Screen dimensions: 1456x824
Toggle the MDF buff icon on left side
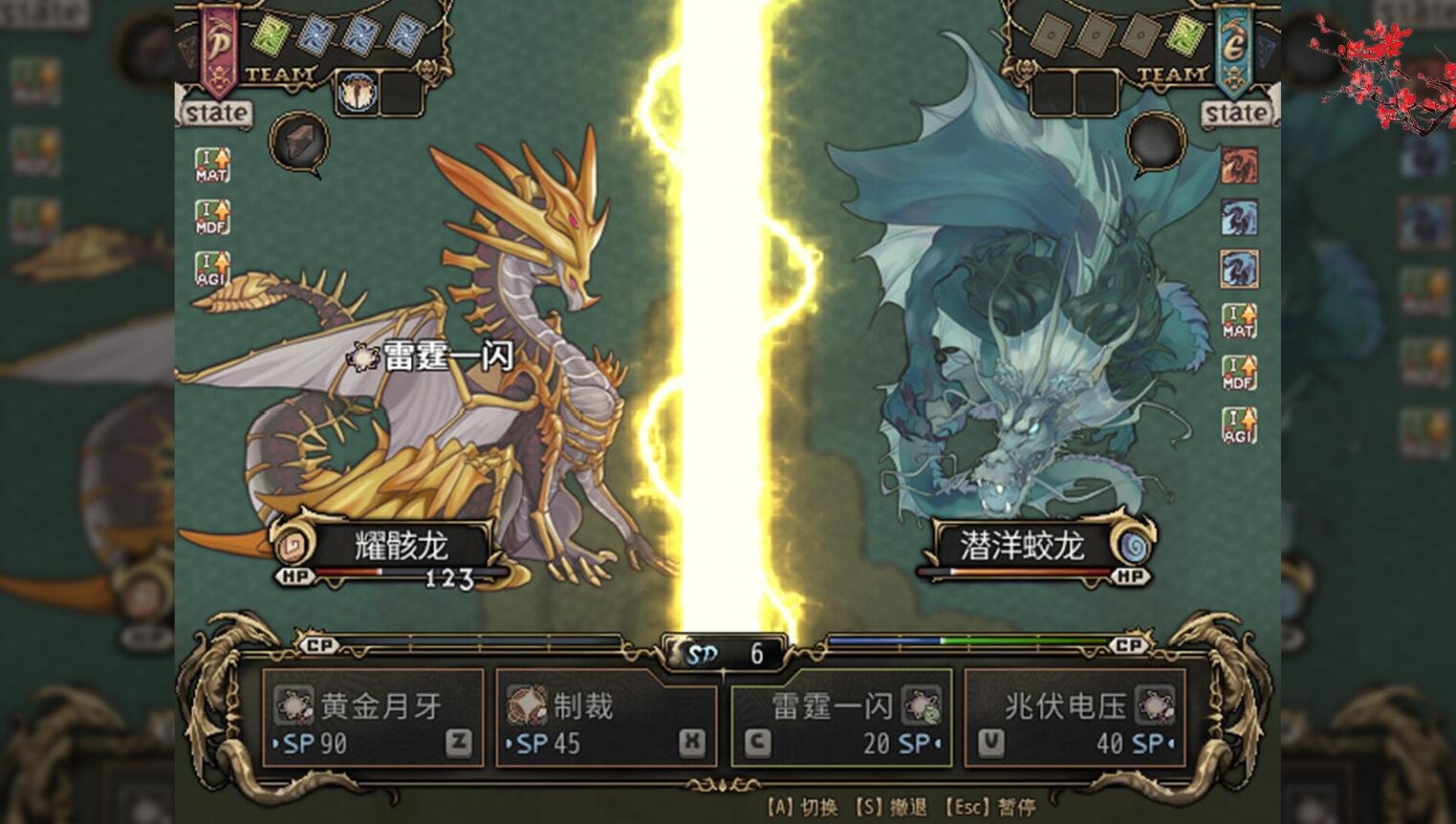click(x=212, y=218)
